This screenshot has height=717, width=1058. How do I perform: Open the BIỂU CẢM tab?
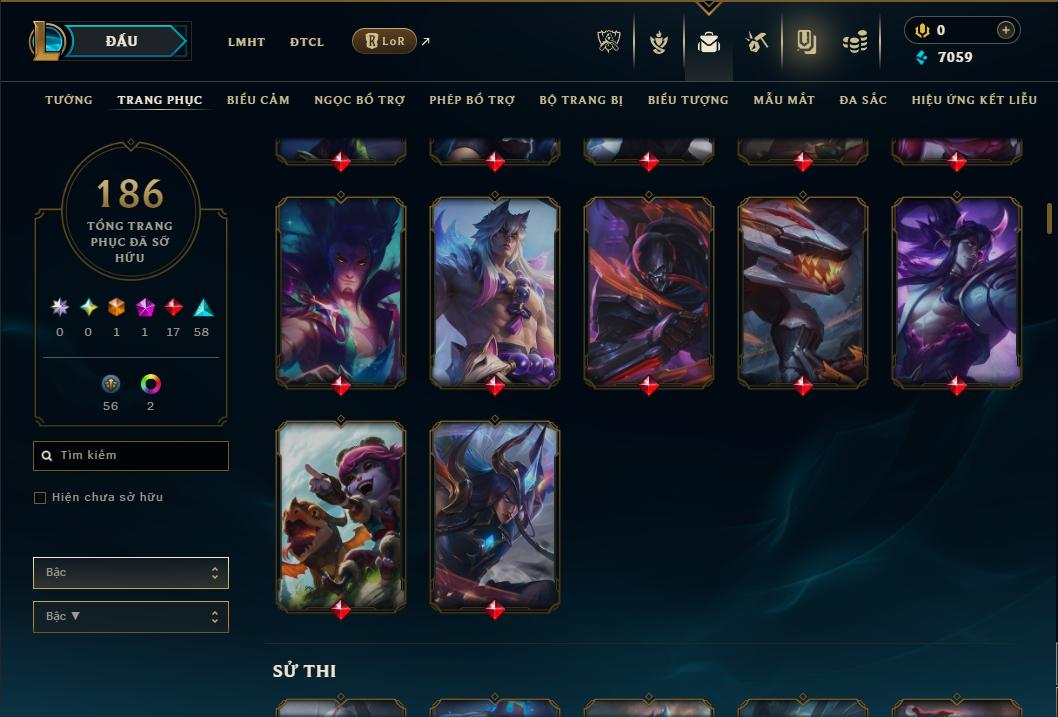pos(258,100)
